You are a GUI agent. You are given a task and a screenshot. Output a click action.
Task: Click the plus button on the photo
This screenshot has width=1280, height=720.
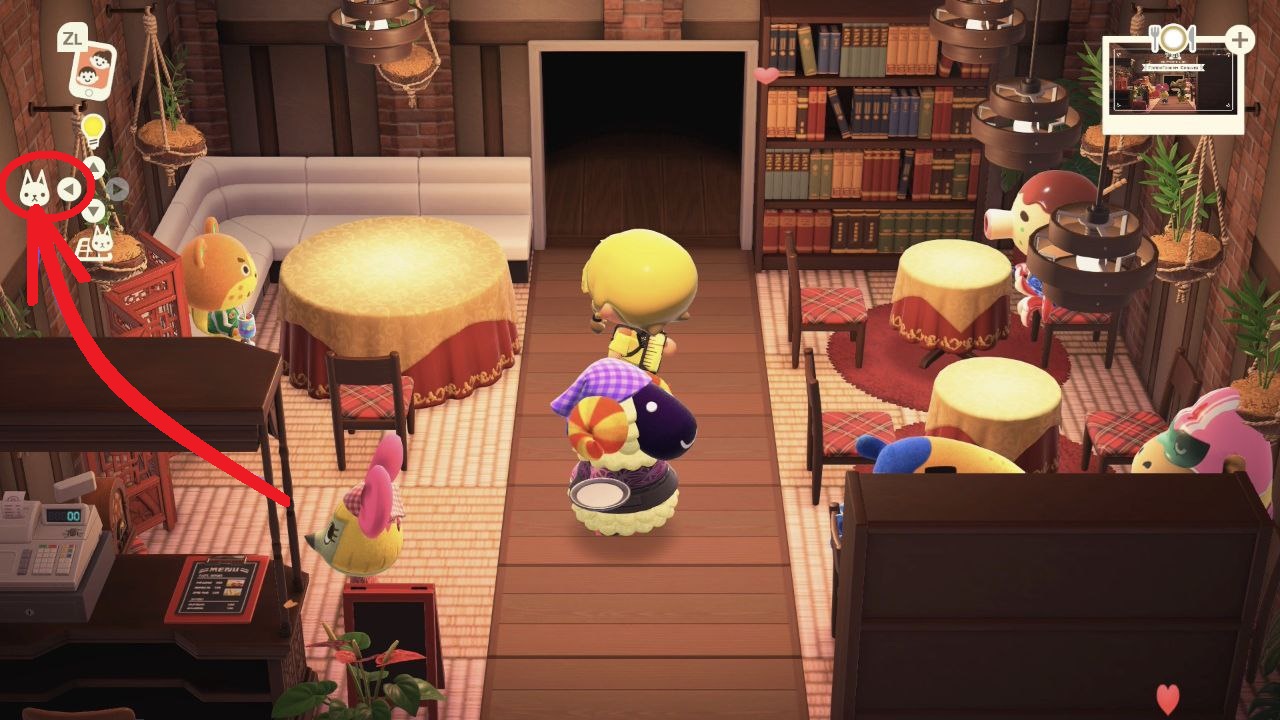coord(1239,41)
